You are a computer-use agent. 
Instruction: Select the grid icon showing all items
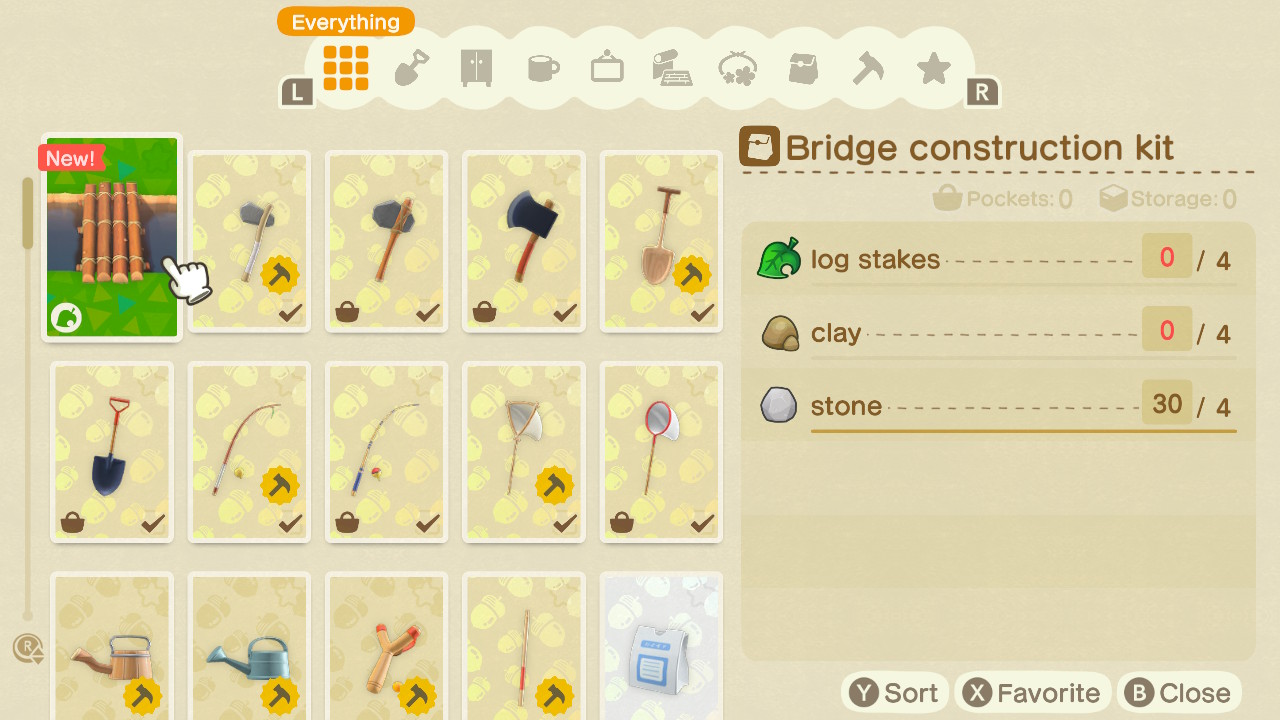345,68
